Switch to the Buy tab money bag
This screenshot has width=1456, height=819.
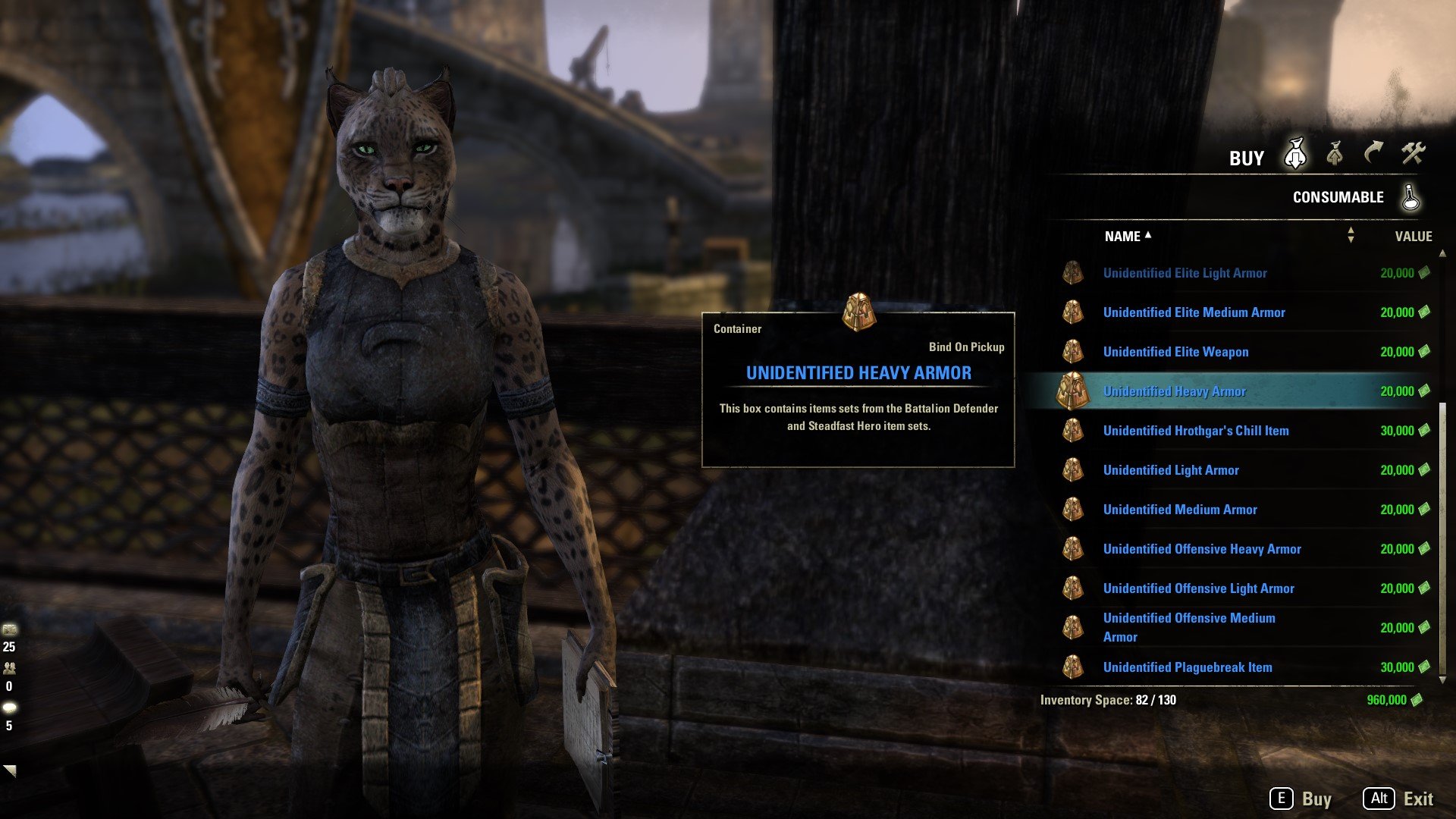click(1295, 155)
